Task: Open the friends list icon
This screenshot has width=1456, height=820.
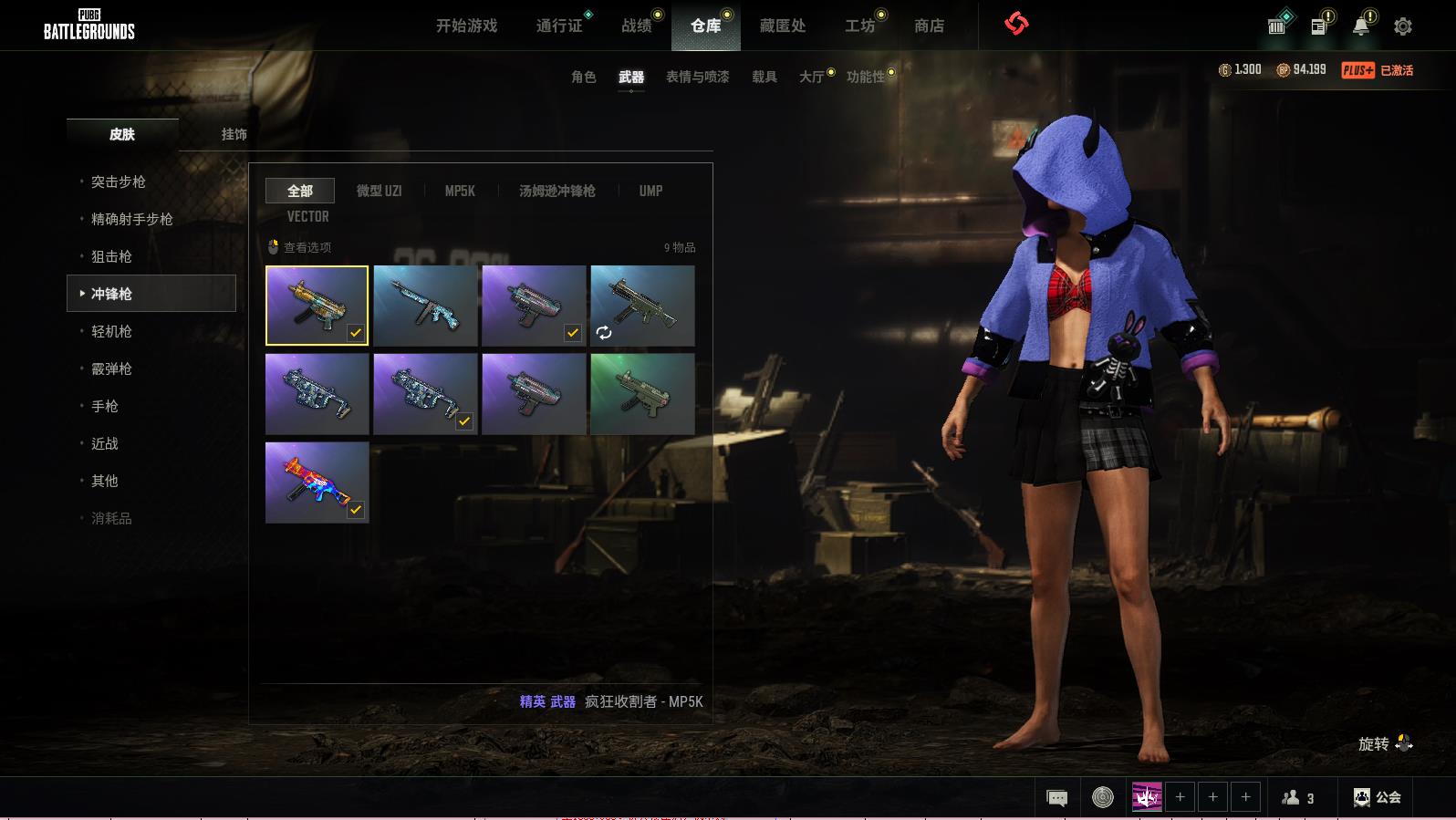Action: 1297,798
